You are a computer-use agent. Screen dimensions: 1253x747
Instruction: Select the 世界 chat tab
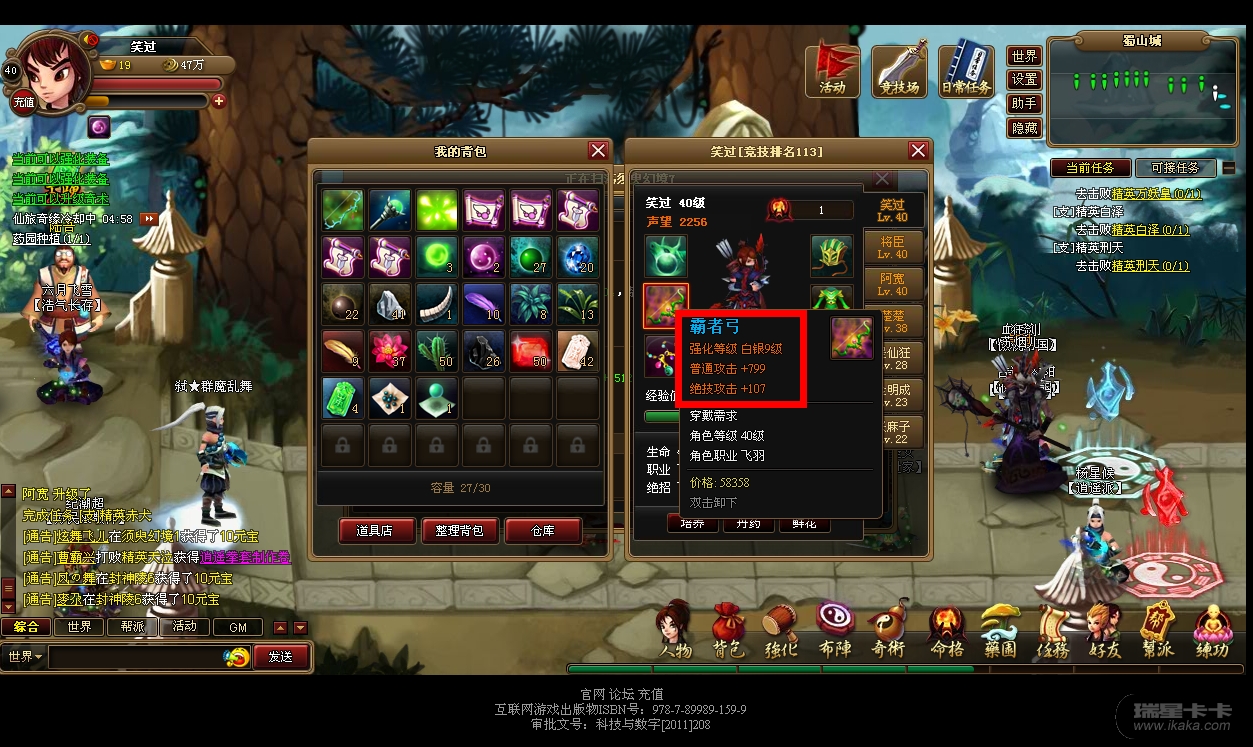[79, 627]
